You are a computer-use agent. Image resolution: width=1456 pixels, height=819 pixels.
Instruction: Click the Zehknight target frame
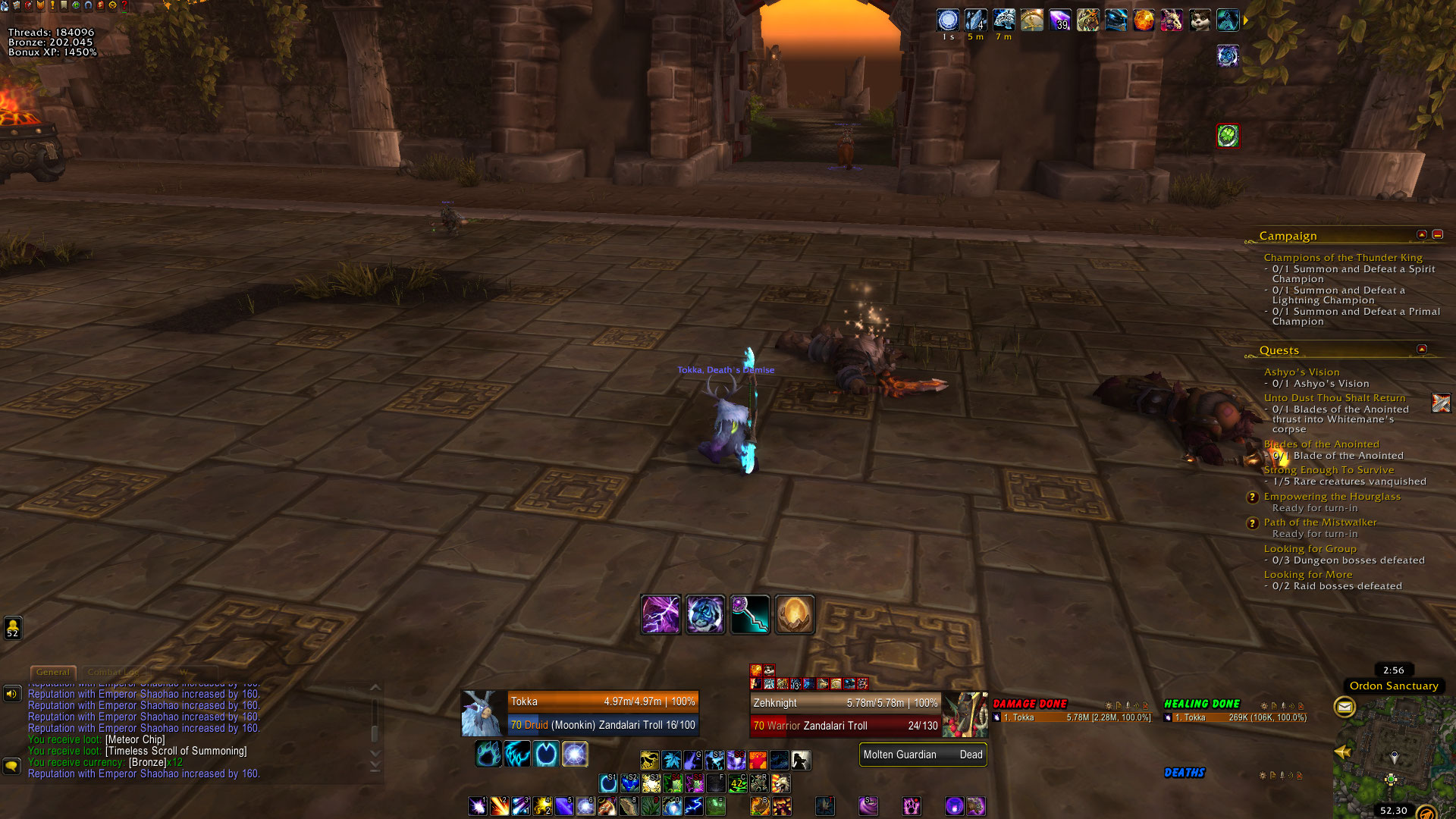[846, 714]
